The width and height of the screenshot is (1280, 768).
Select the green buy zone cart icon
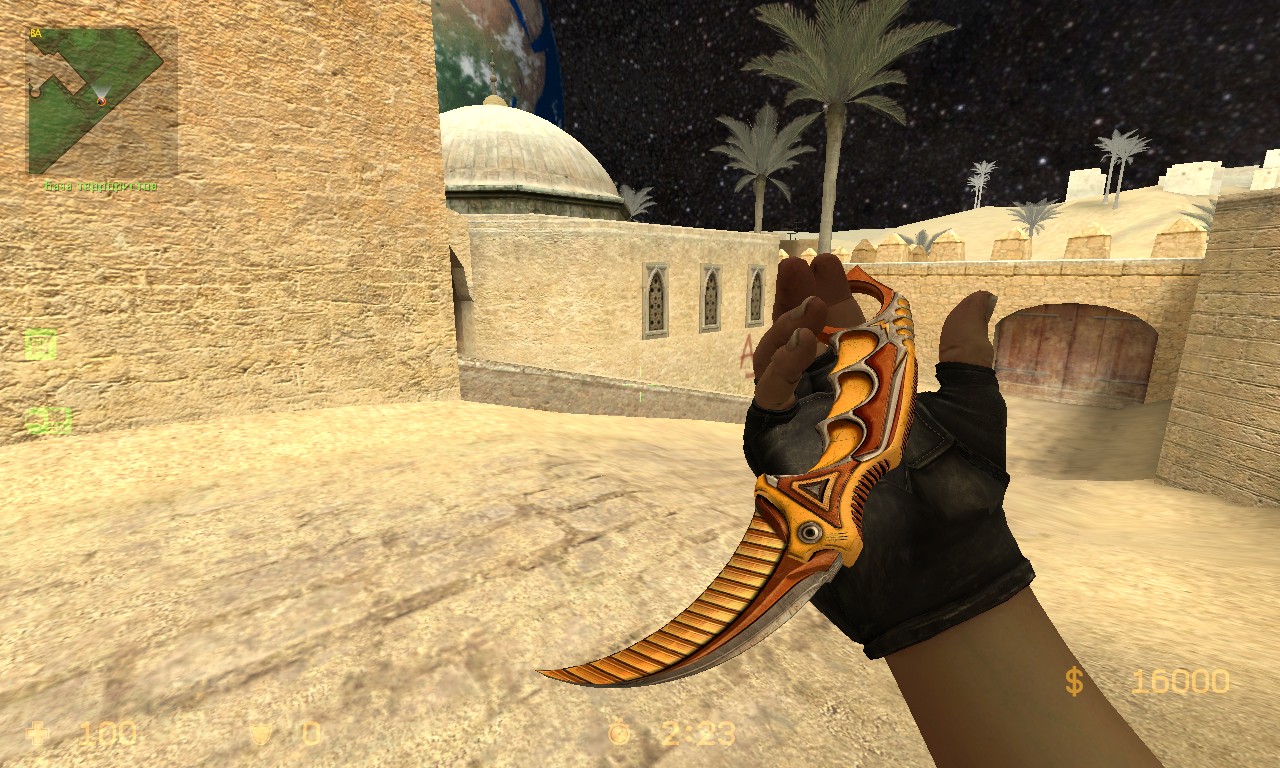pyautogui.click(x=40, y=345)
